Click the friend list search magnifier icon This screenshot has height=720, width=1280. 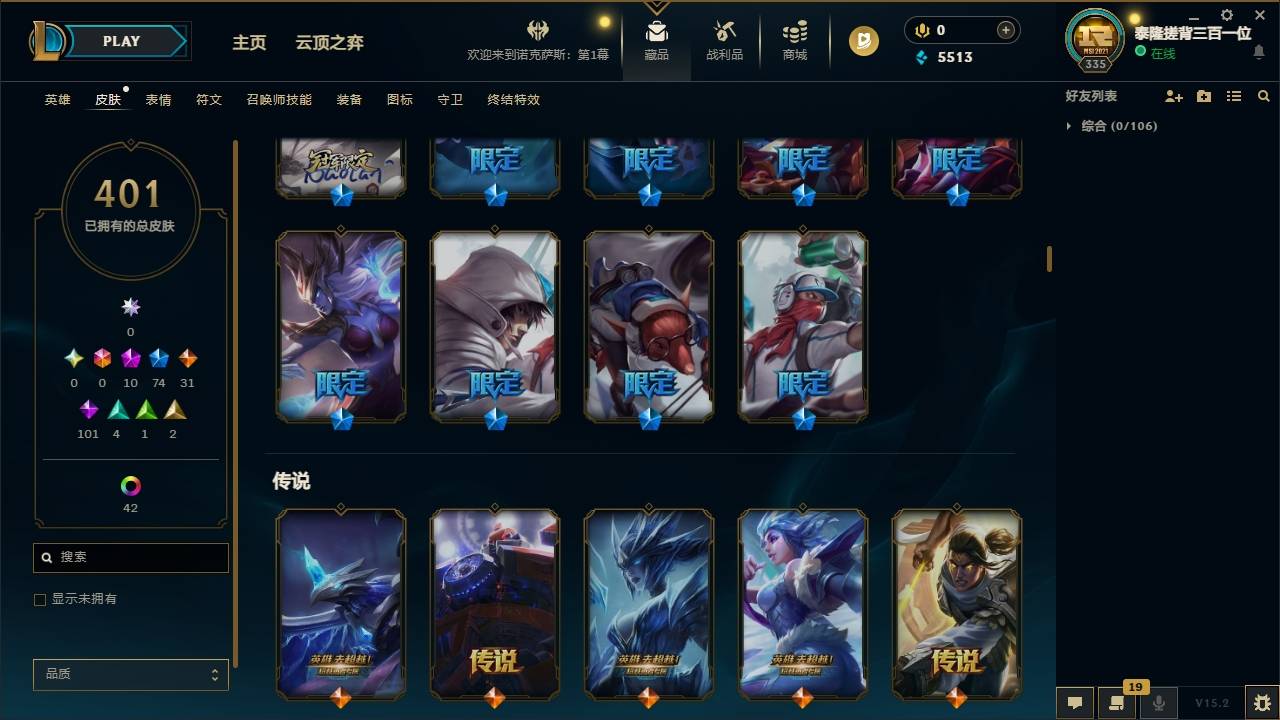point(1263,96)
